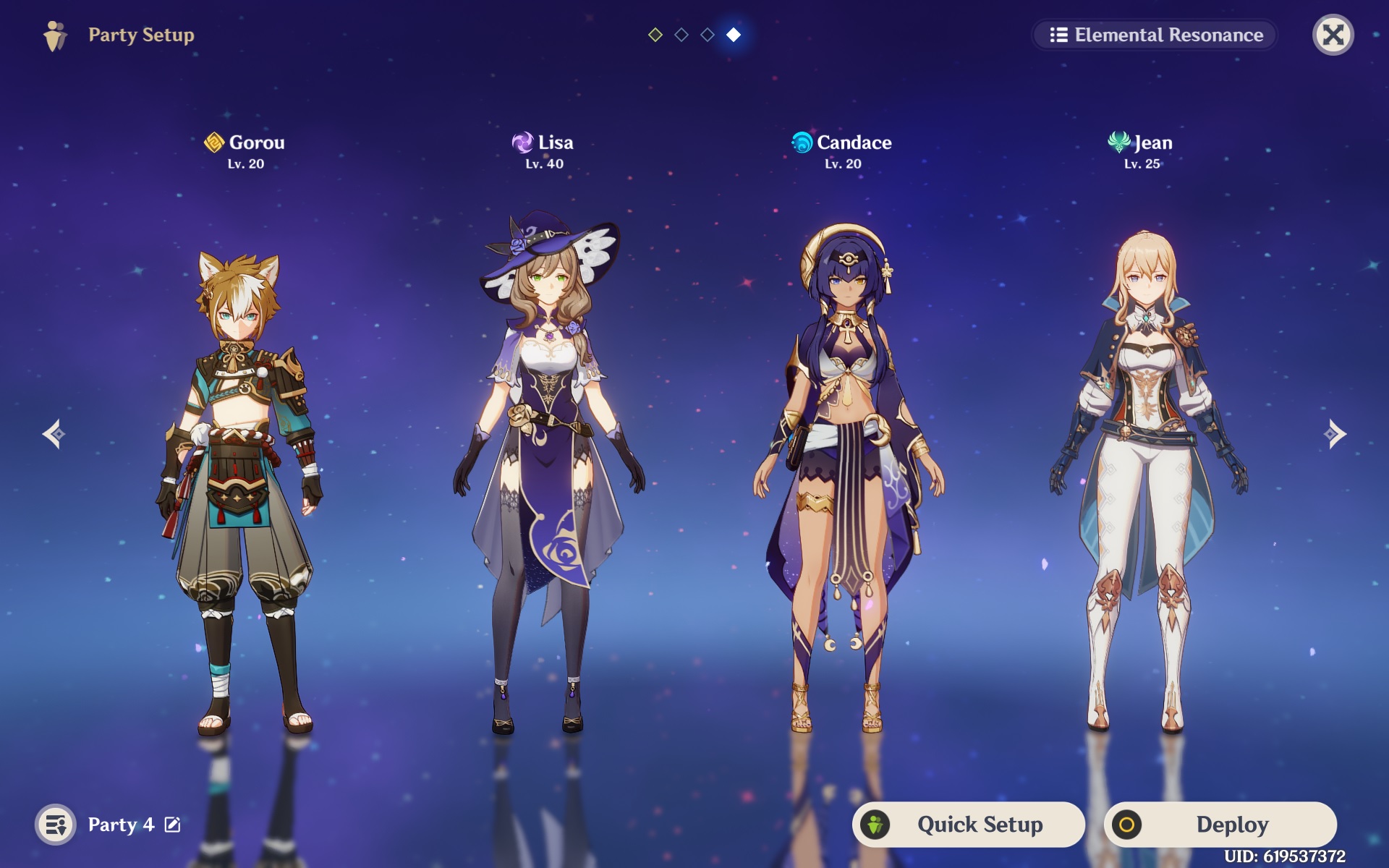Expand the previous party with left arrow
Viewport: 1389px width, 868px height.
click(x=54, y=434)
